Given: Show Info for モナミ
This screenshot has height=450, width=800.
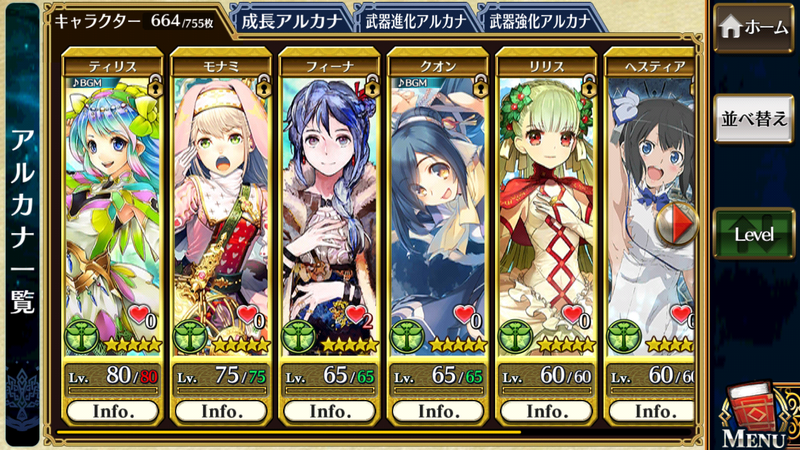Looking at the screenshot, I should pyautogui.click(x=221, y=410).
